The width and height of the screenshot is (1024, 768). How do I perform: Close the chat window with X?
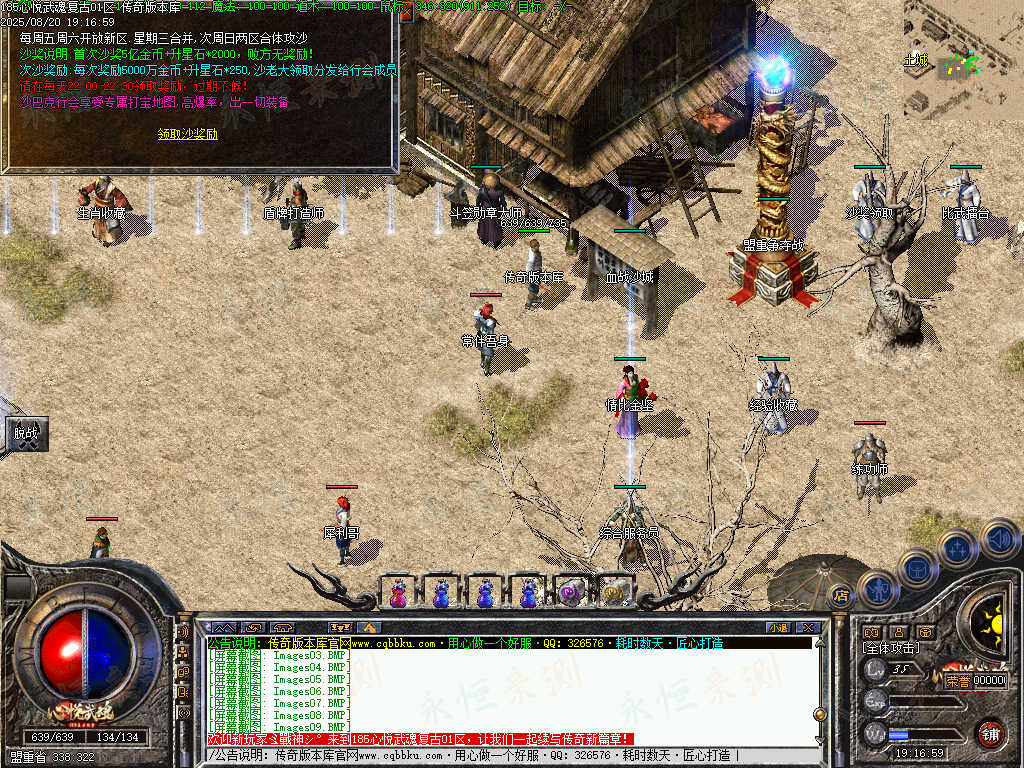point(808,627)
